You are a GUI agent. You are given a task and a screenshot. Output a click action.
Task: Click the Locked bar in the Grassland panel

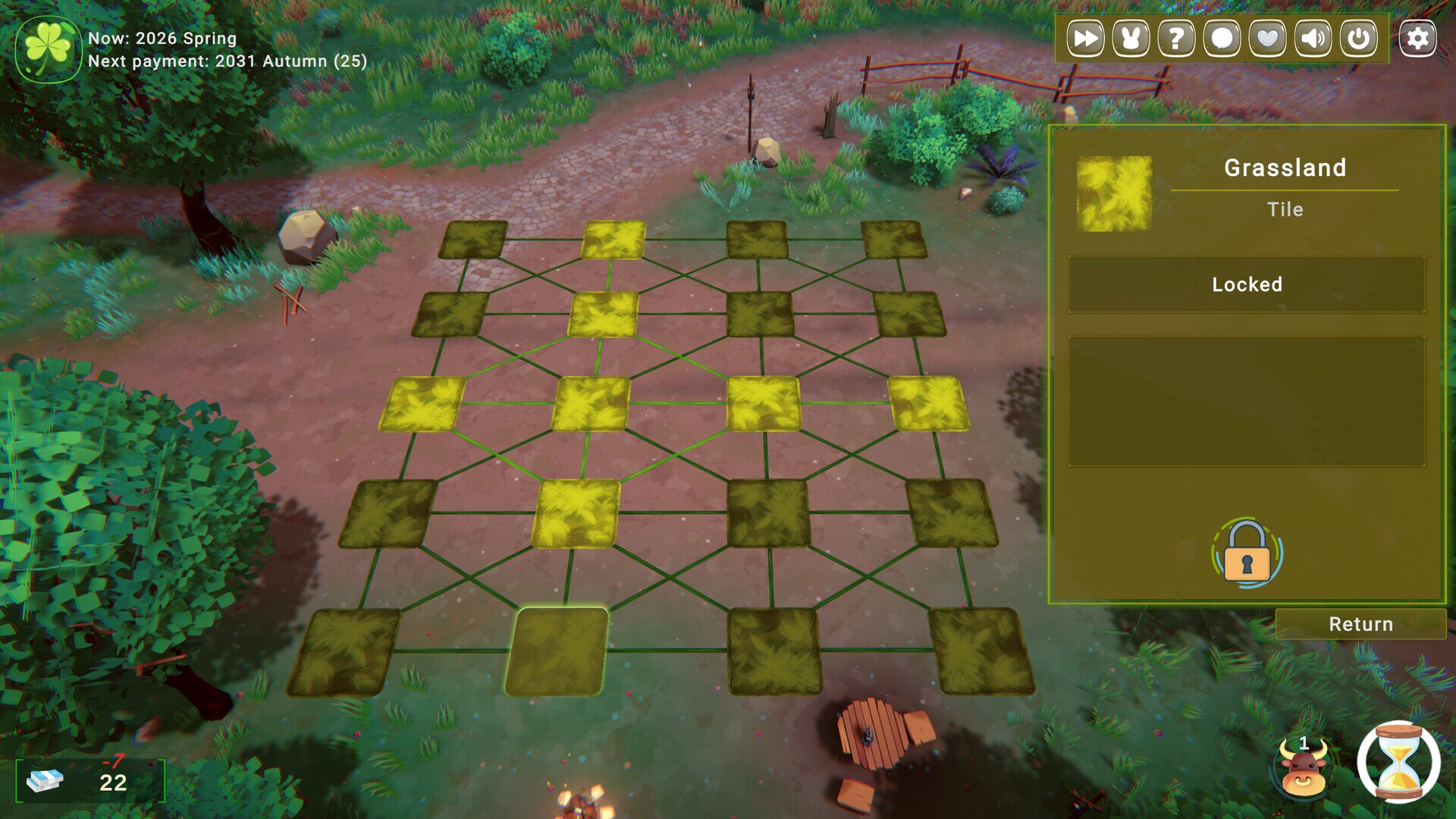tap(1247, 284)
